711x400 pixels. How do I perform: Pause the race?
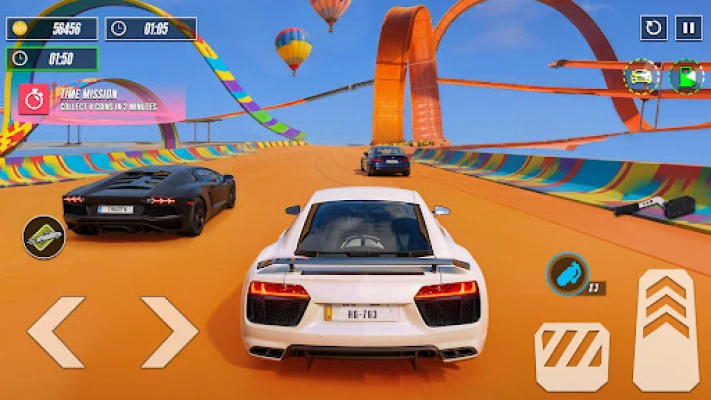(x=688, y=28)
